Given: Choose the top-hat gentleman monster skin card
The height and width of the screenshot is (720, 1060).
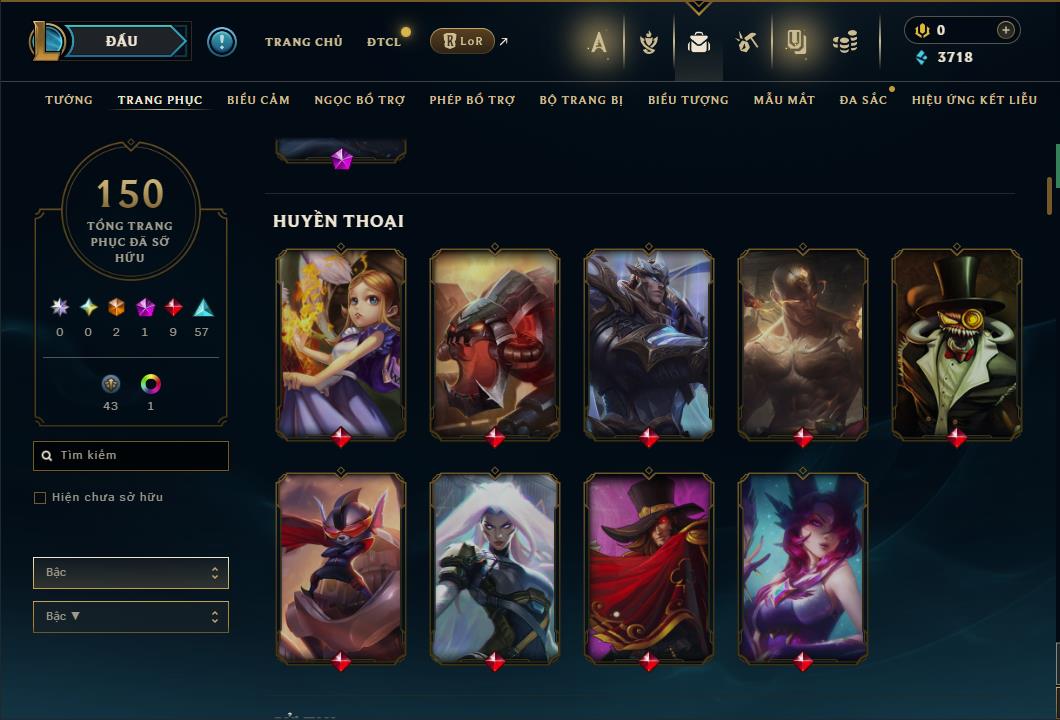Looking at the screenshot, I should 957,342.
